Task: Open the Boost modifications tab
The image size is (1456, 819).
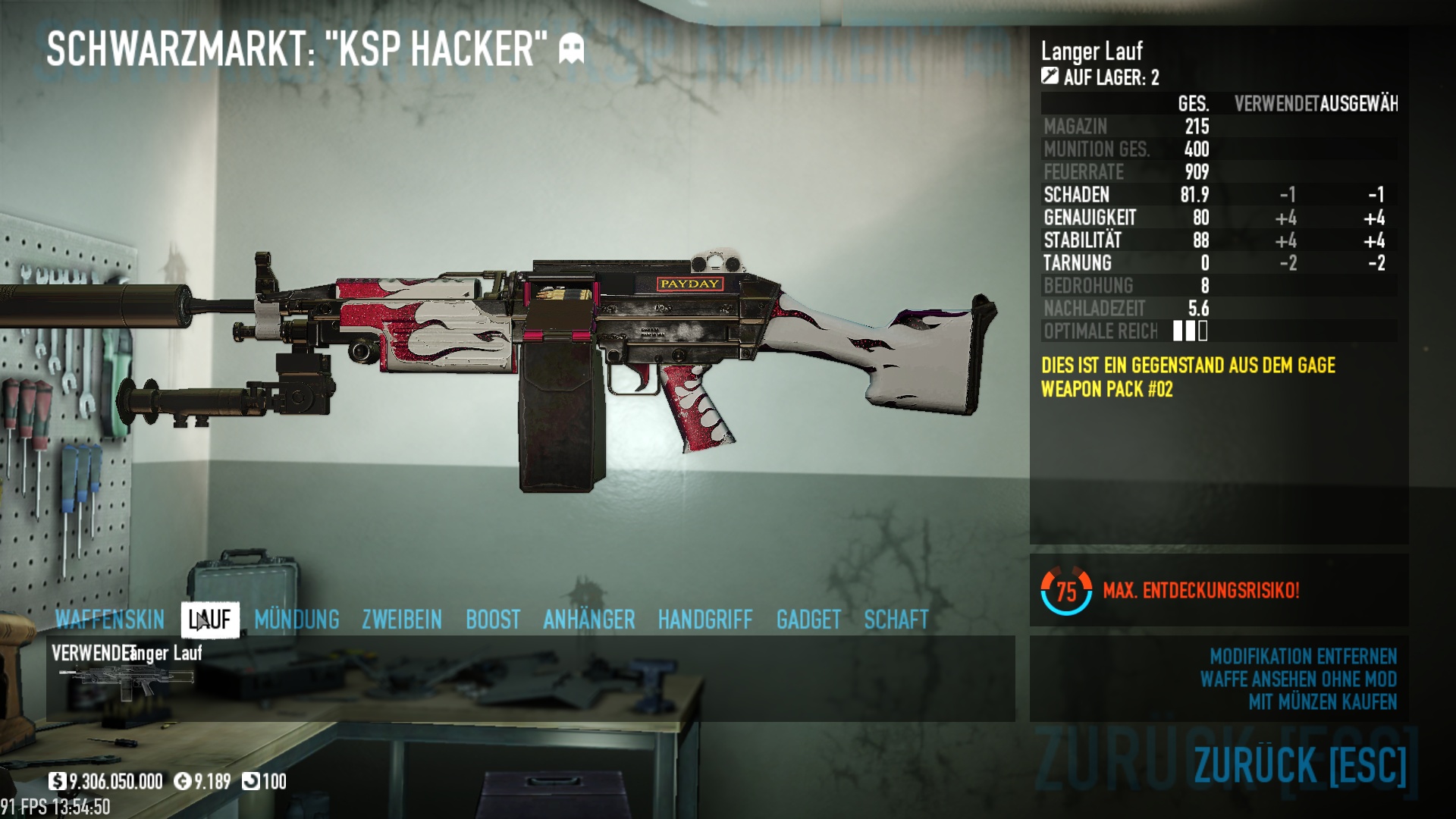Action: click(x=493, y=620)
